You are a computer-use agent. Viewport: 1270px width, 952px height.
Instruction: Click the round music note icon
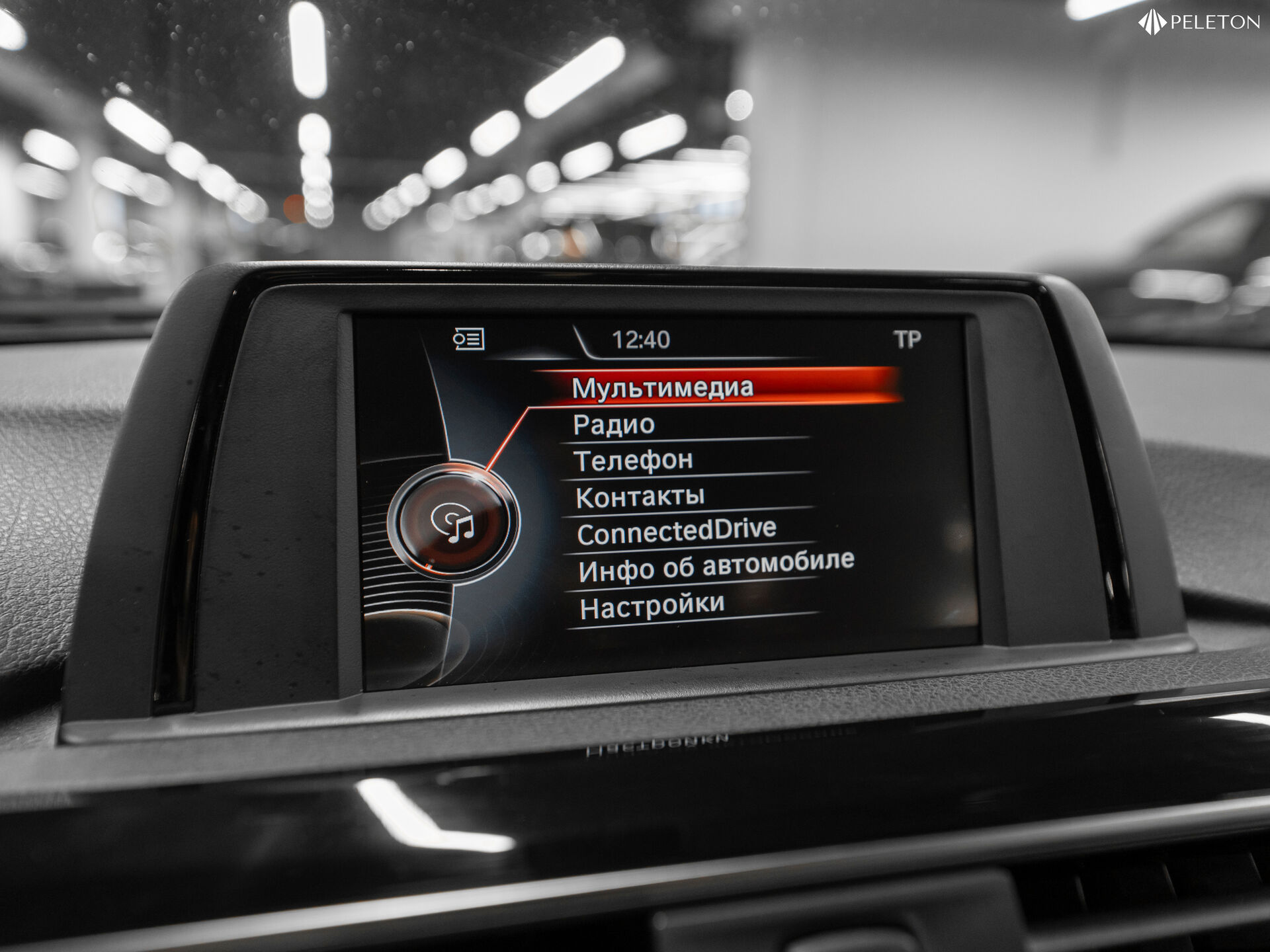(454, 522)
